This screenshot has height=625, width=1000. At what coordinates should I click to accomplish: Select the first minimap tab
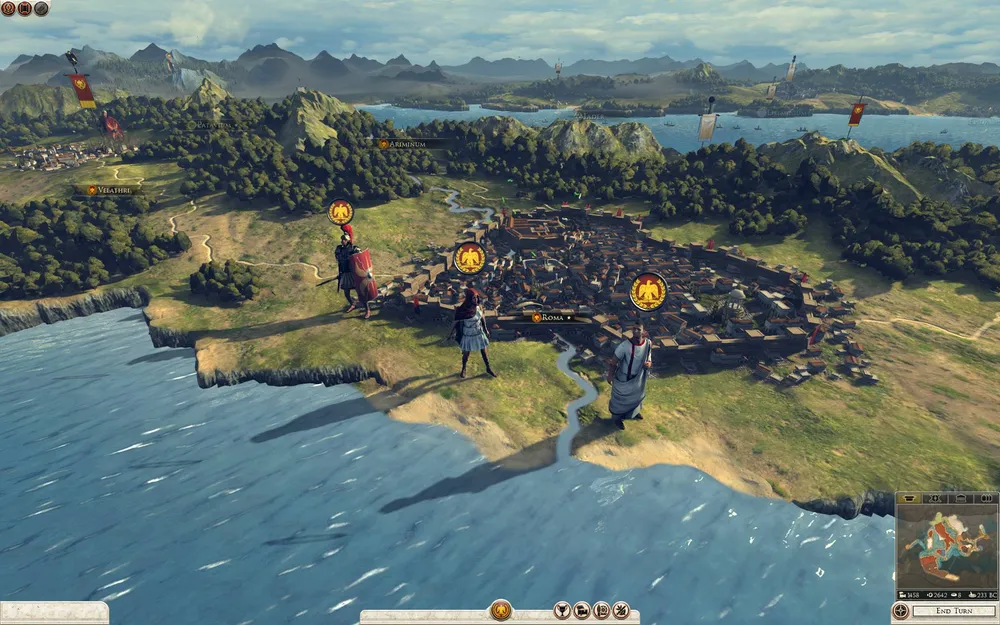click(x=910, y=497)
